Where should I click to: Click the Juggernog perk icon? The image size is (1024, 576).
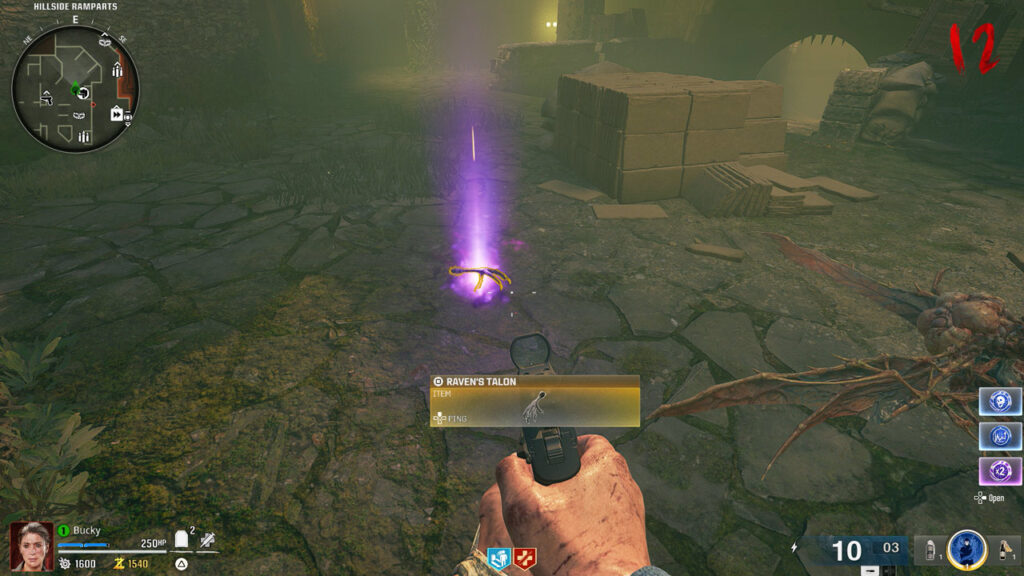pyautogui.click(x=523, y=557)
